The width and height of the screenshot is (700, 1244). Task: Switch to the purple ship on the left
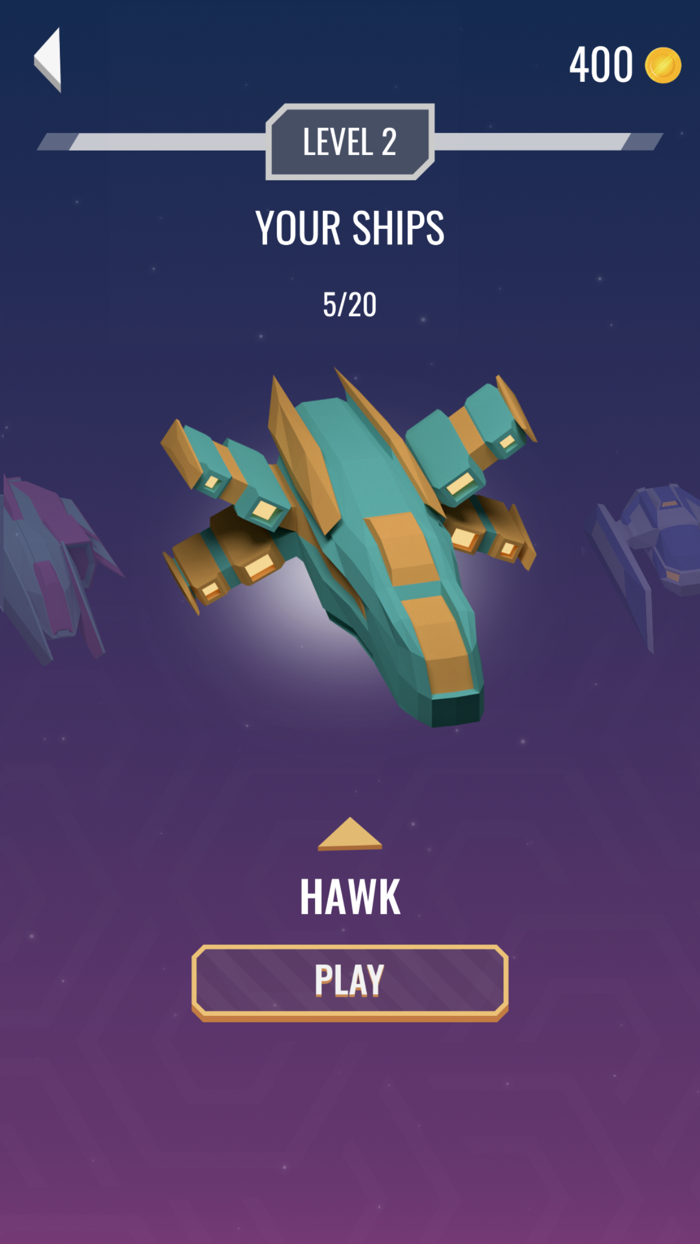pos(50,570)
